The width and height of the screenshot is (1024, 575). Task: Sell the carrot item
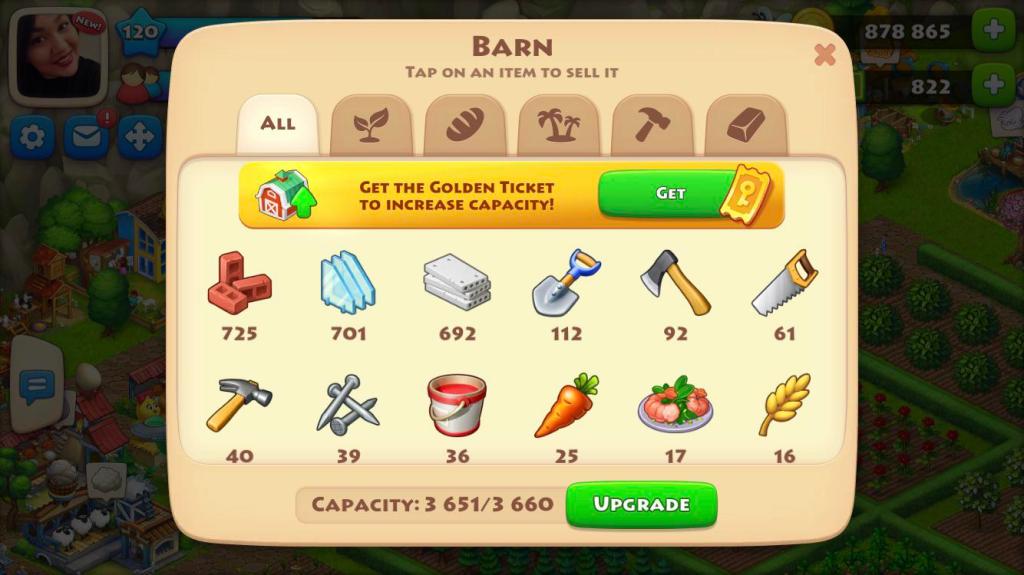coord(566,405)
